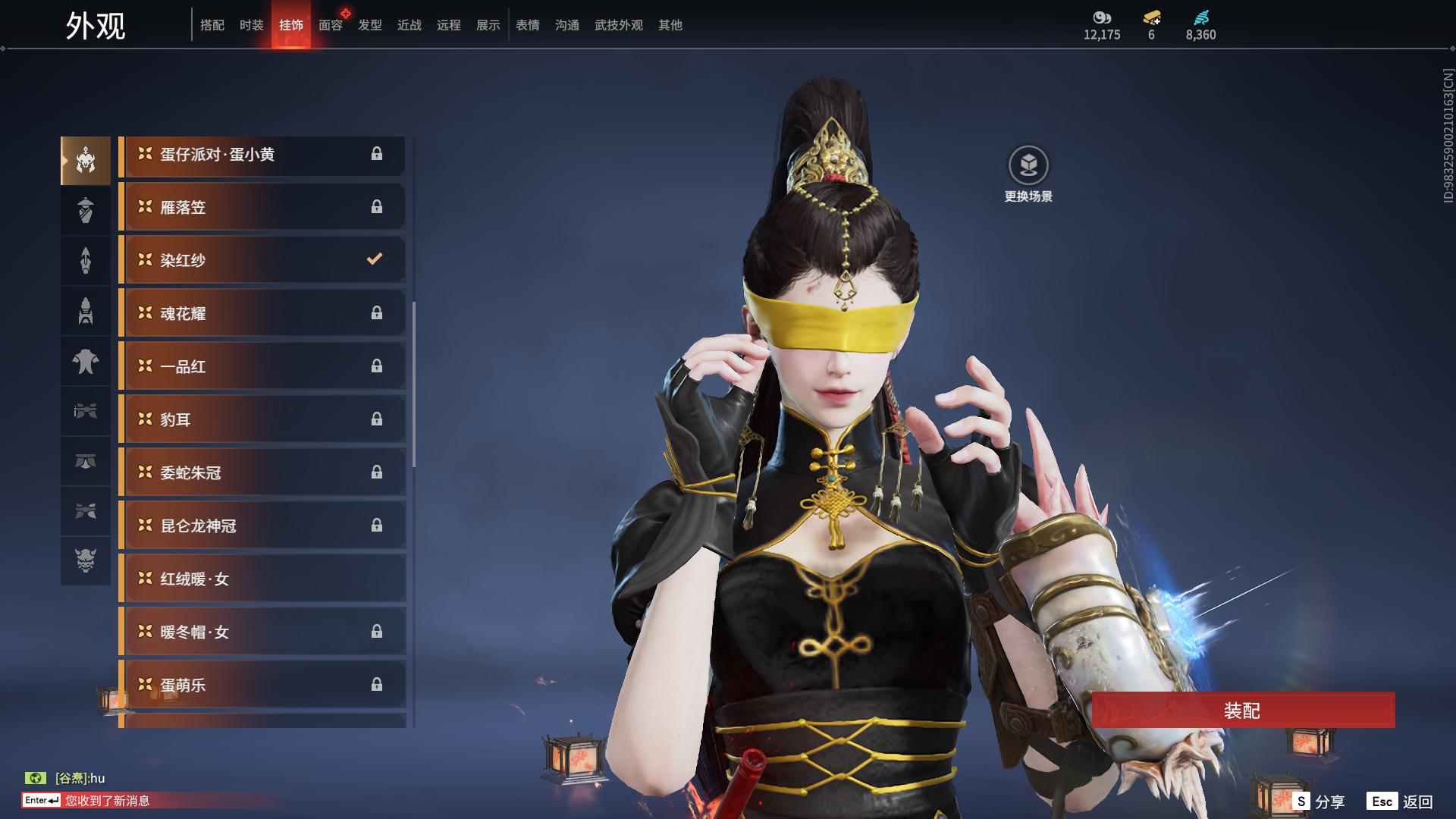Select the 雁落笠 accessory
The image size is (1456, 819).
[x=262, y=207]
